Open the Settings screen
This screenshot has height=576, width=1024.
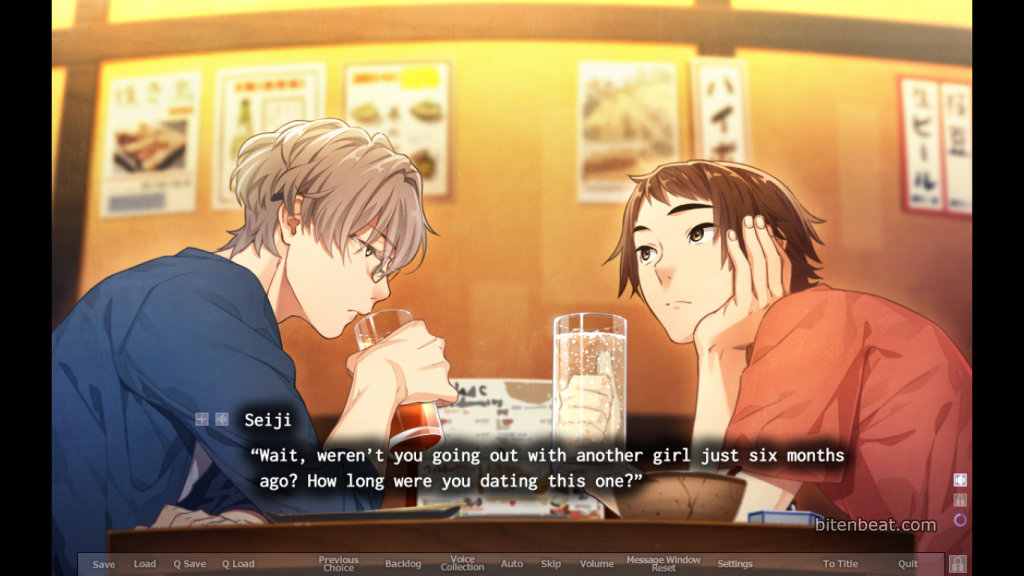click(x=735, y=564)
